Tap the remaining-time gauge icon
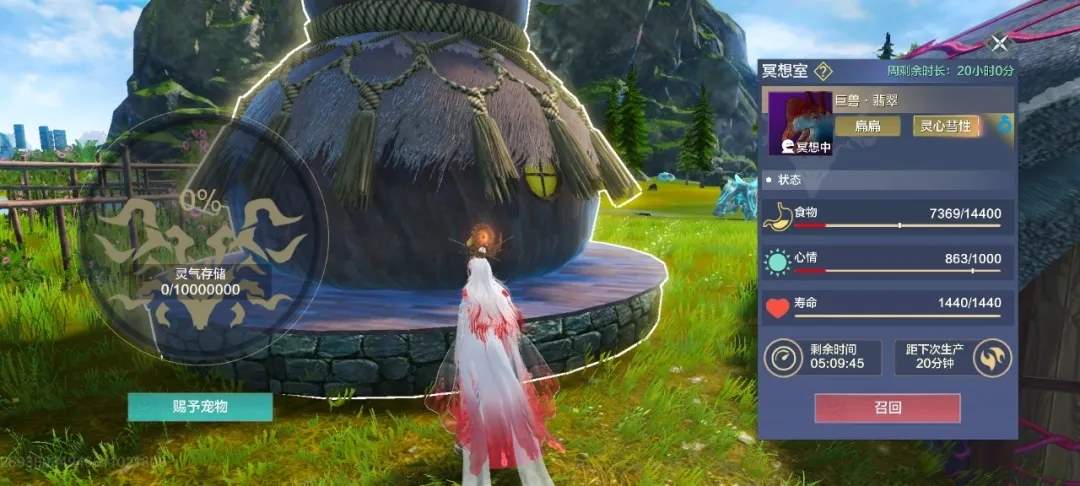 (x=784, y=357)
